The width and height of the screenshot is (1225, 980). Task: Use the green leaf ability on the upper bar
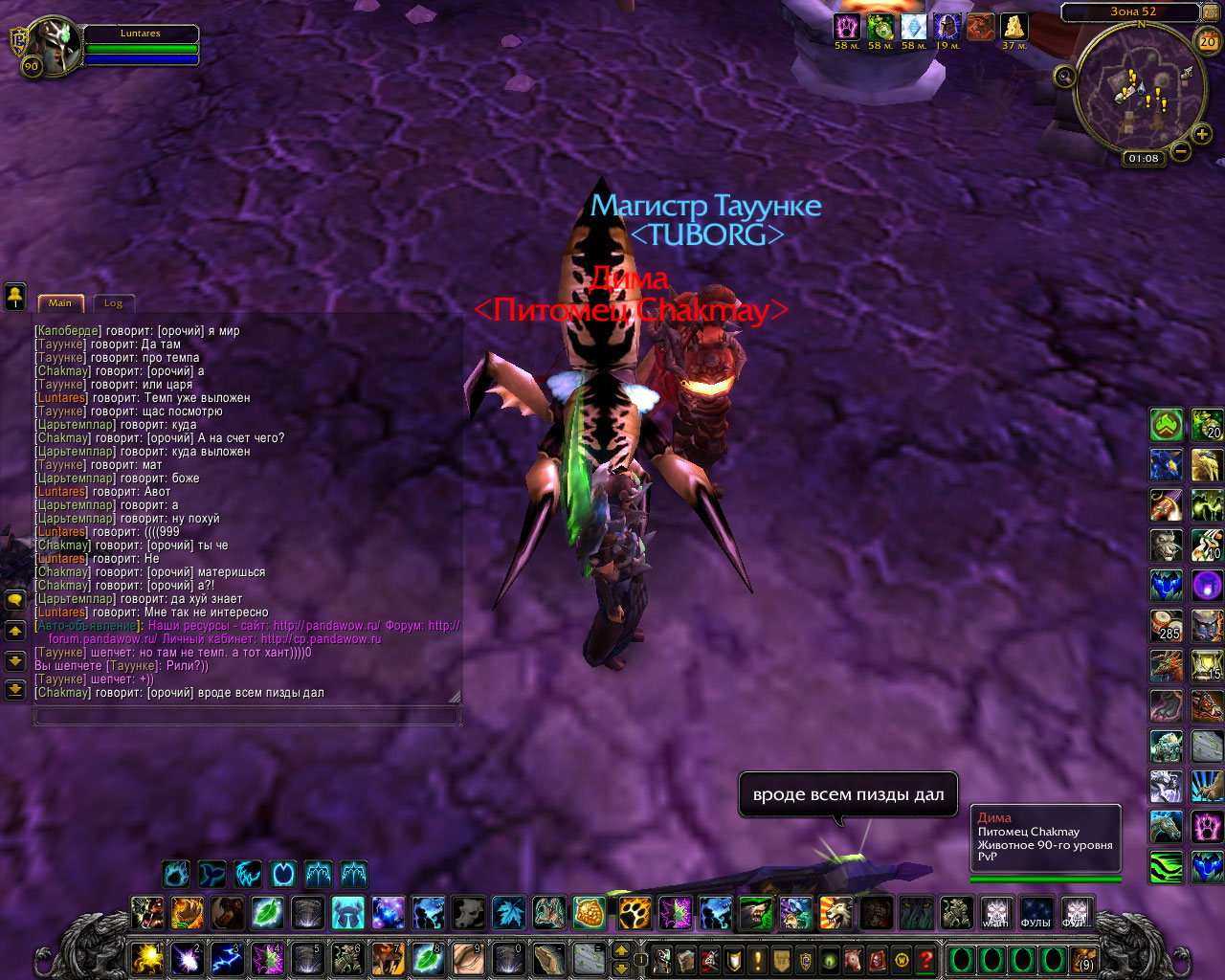267,913
